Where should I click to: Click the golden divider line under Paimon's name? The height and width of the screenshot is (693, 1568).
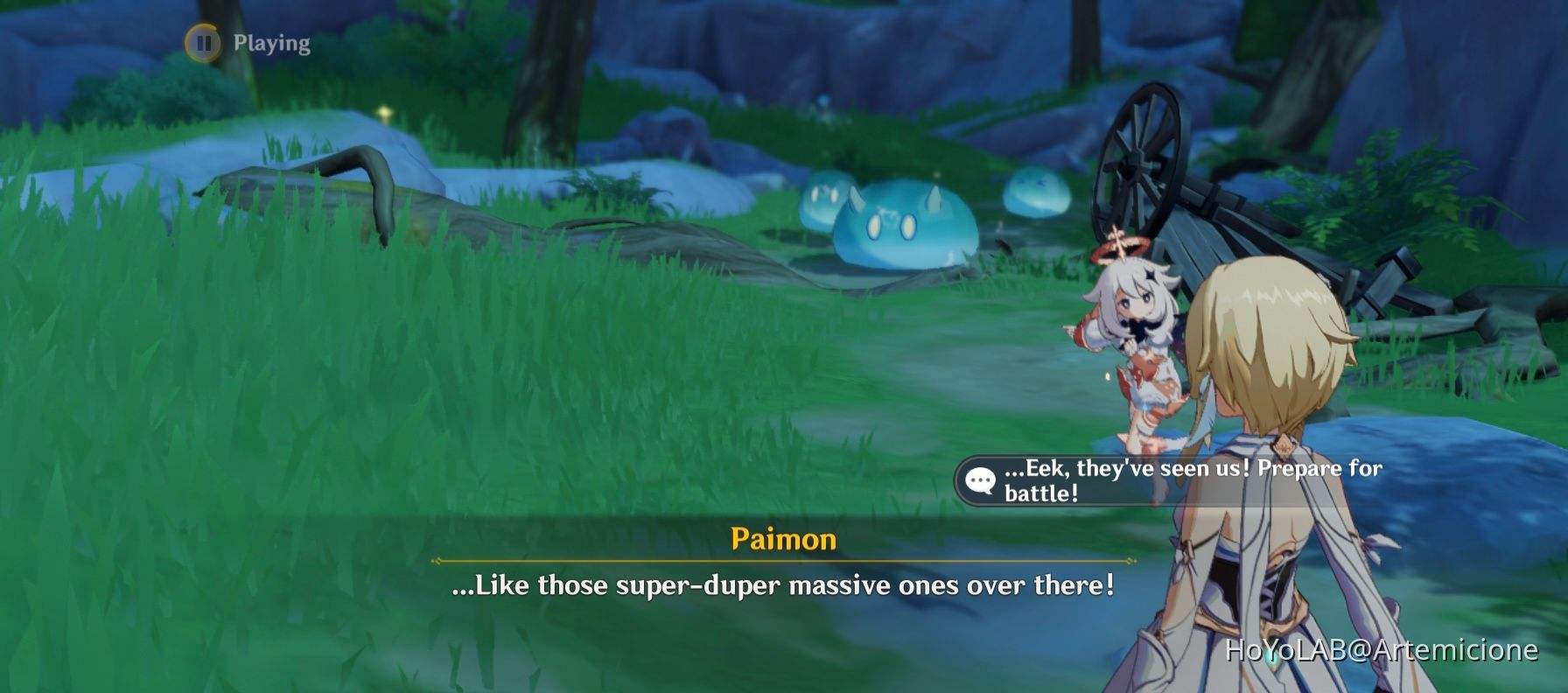(783, 561)
